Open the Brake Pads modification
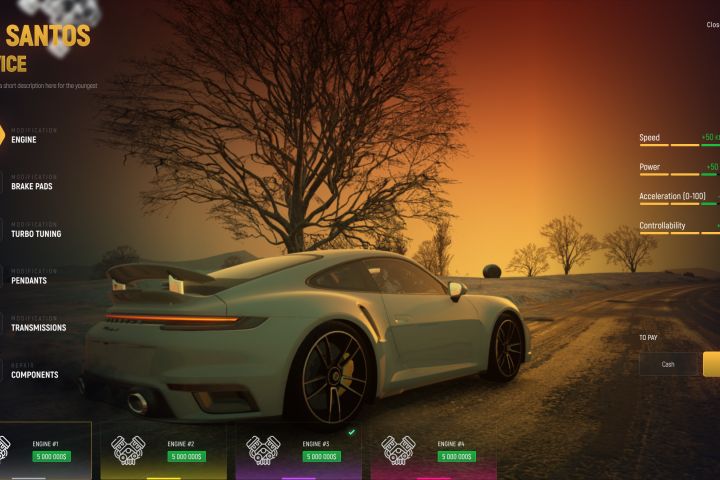Image resolution: width=720 pixels, height=480 pixels. pos(33,186)
